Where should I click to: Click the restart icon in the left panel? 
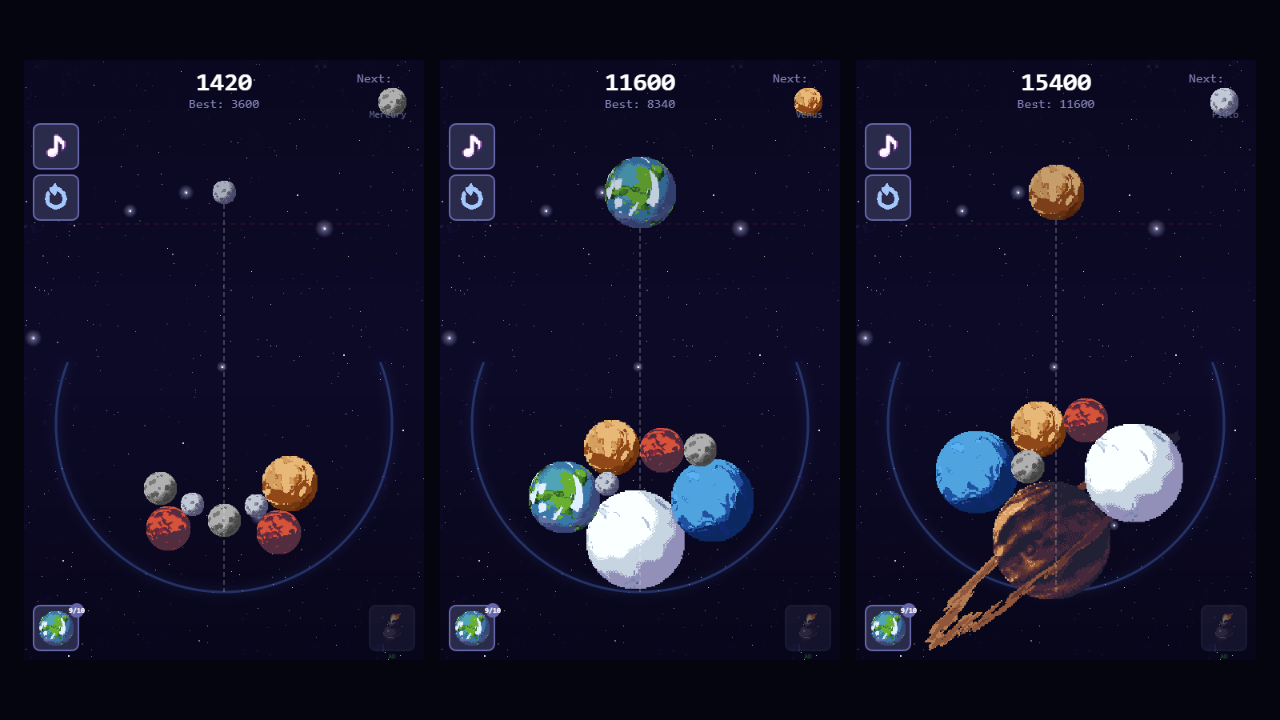[55, 197]
